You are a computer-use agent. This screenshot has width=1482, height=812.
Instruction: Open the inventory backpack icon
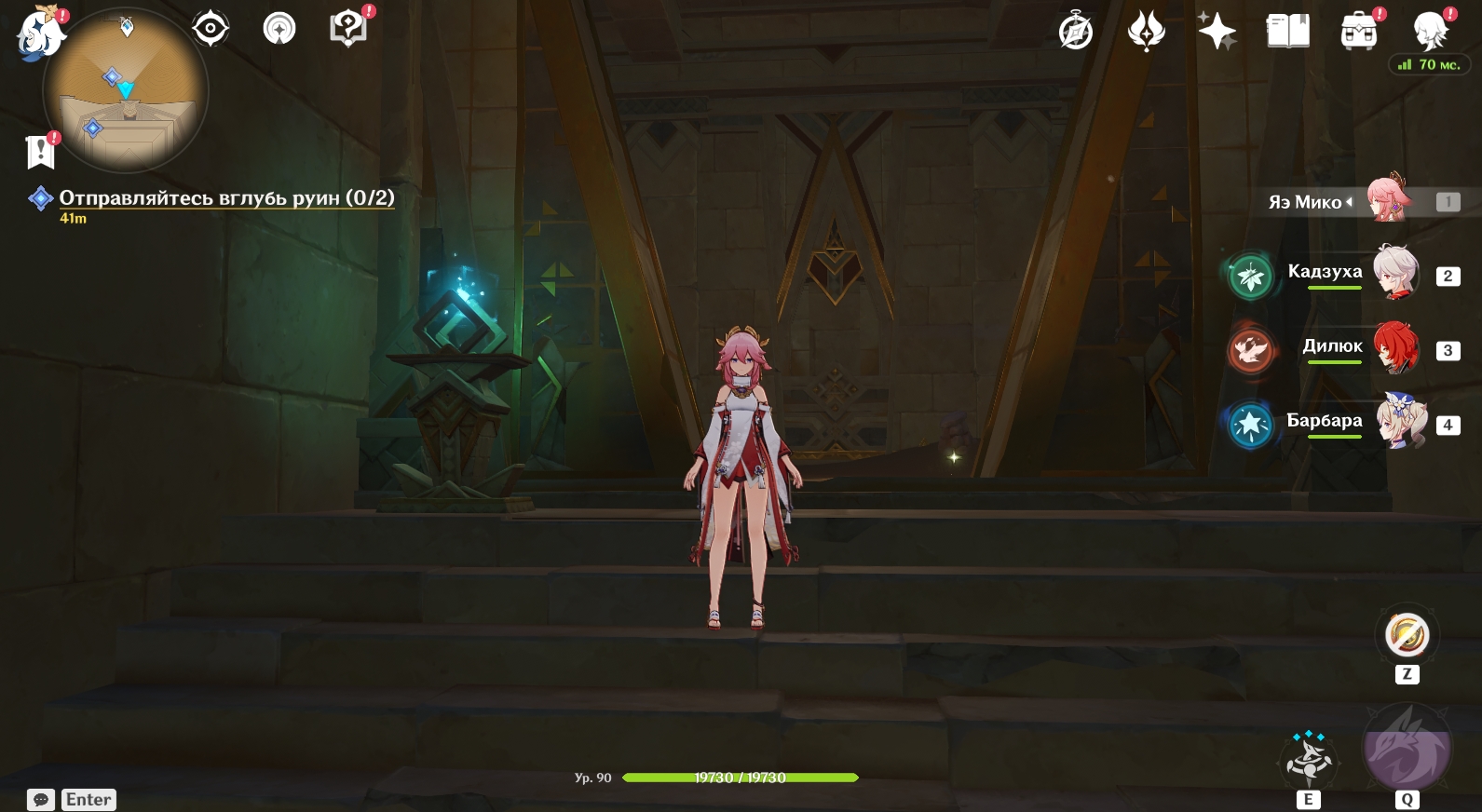[x=1359, y=33]
